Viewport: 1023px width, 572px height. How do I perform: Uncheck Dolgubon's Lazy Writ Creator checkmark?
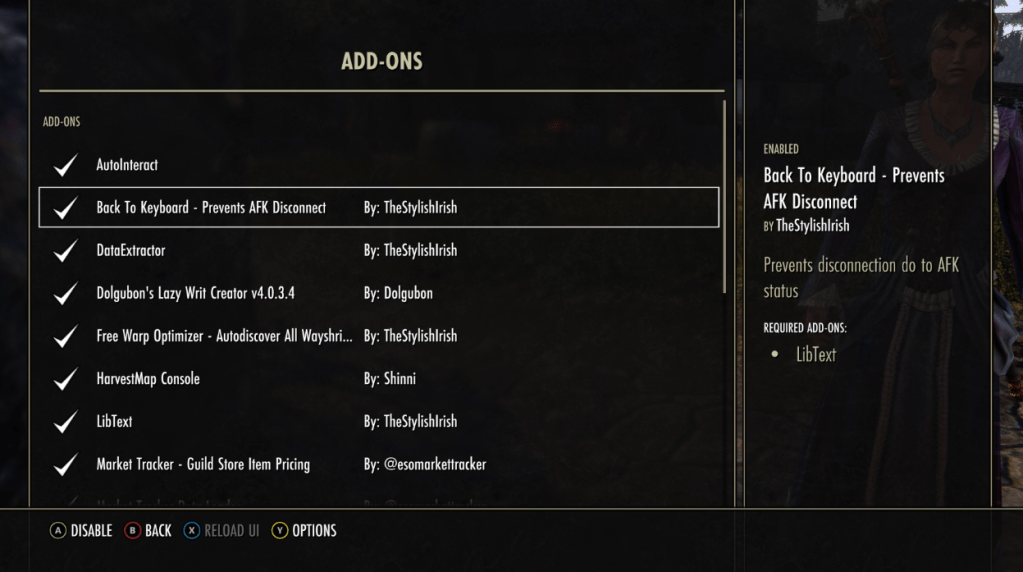coord(66,293)
